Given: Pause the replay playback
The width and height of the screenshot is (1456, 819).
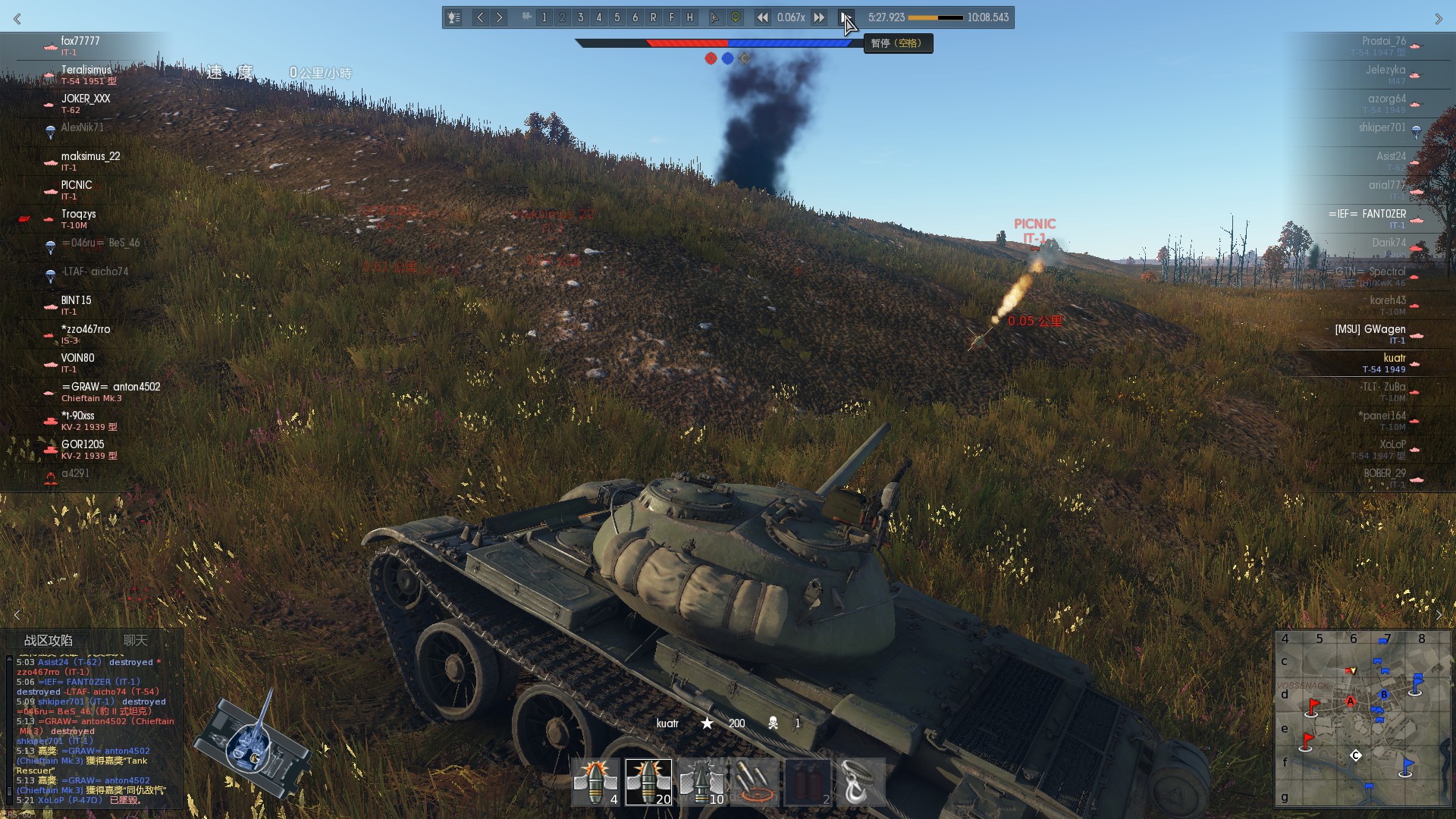Looking at the screenshot, I should pos(845,17).
